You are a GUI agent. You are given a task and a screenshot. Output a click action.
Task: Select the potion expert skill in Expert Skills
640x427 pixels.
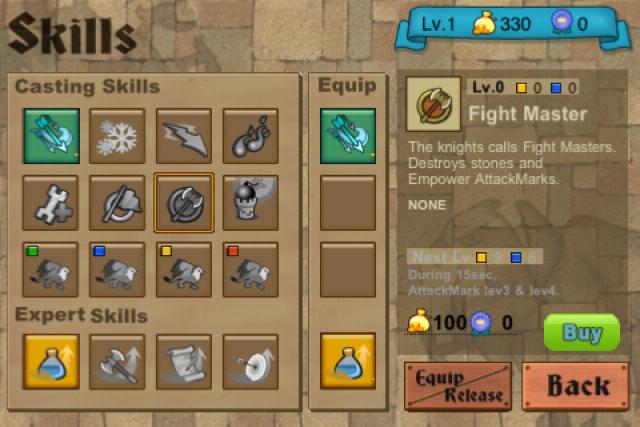point(51,360)
